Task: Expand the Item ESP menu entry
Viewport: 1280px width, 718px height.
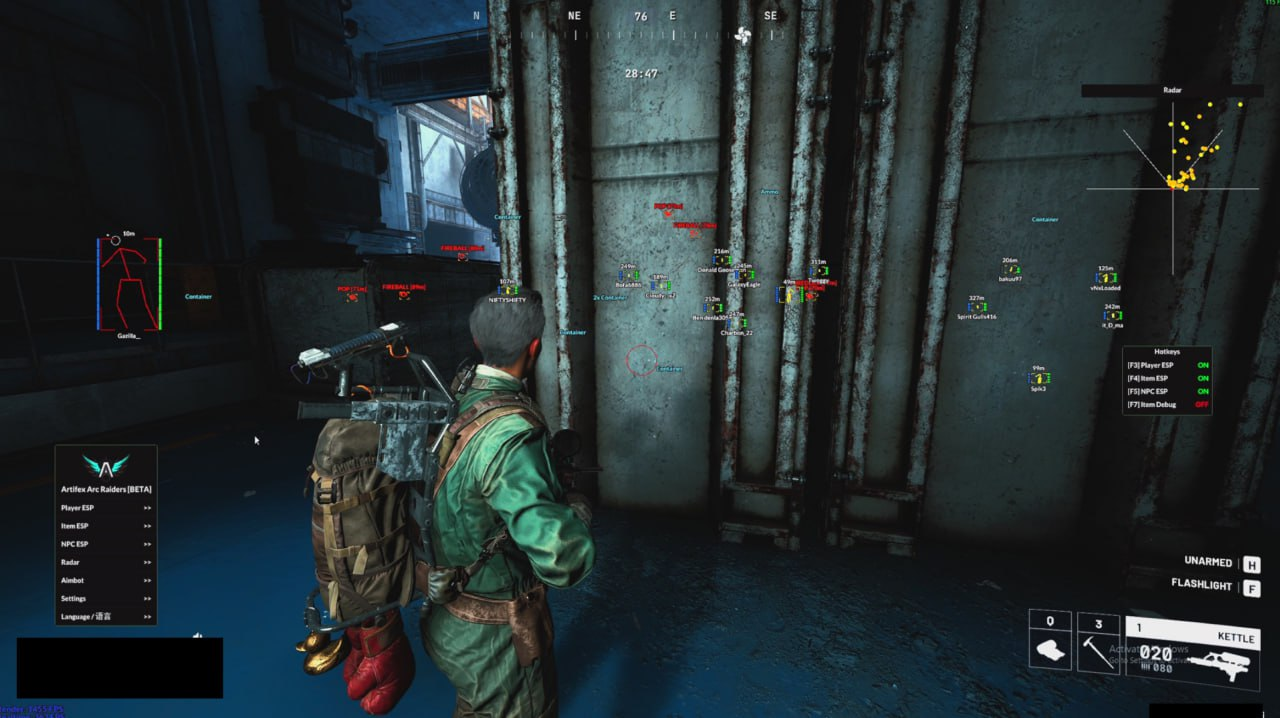Action: pos(105,526)
